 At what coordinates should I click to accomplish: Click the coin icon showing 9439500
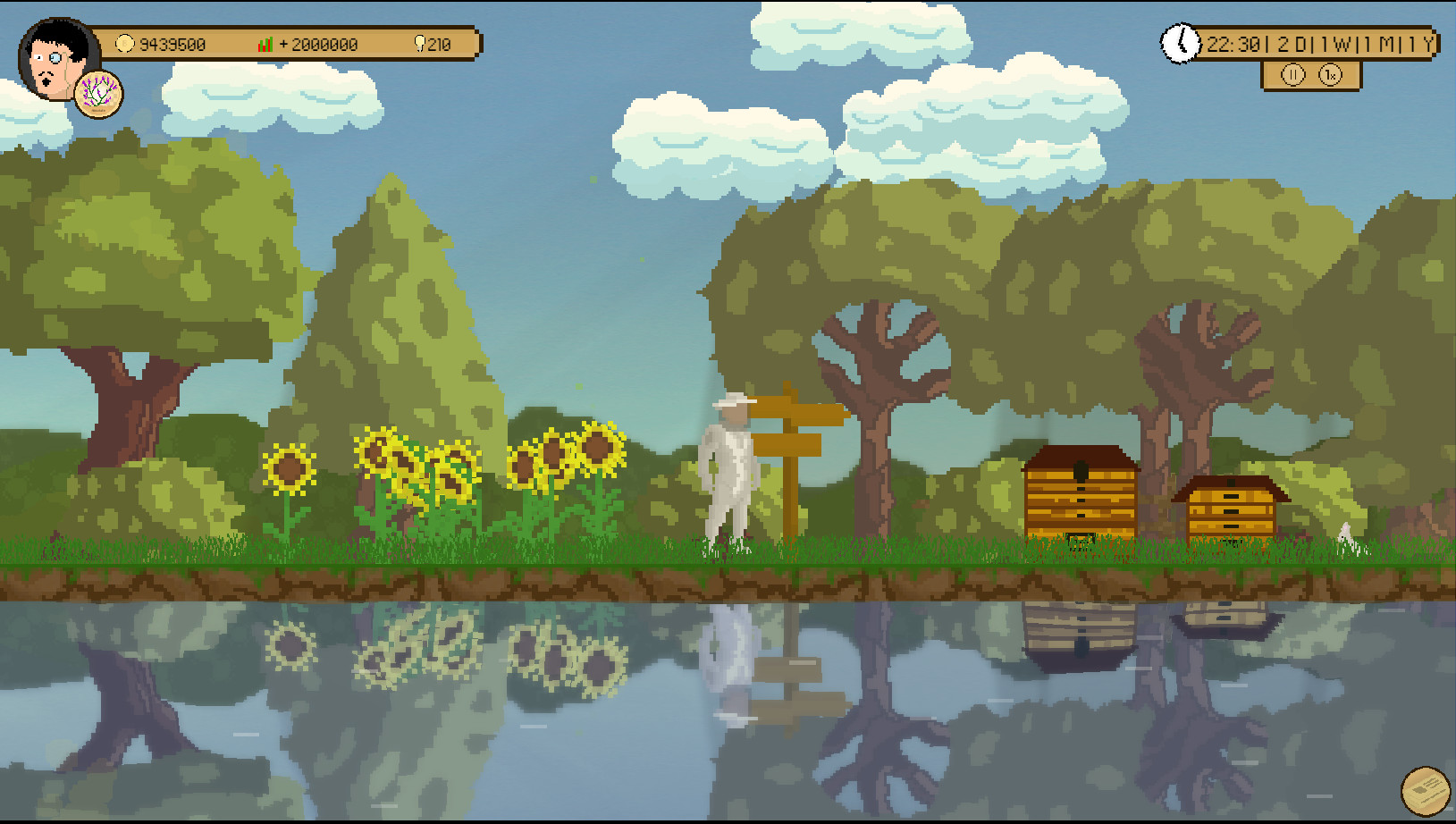(x=123, y=43)
